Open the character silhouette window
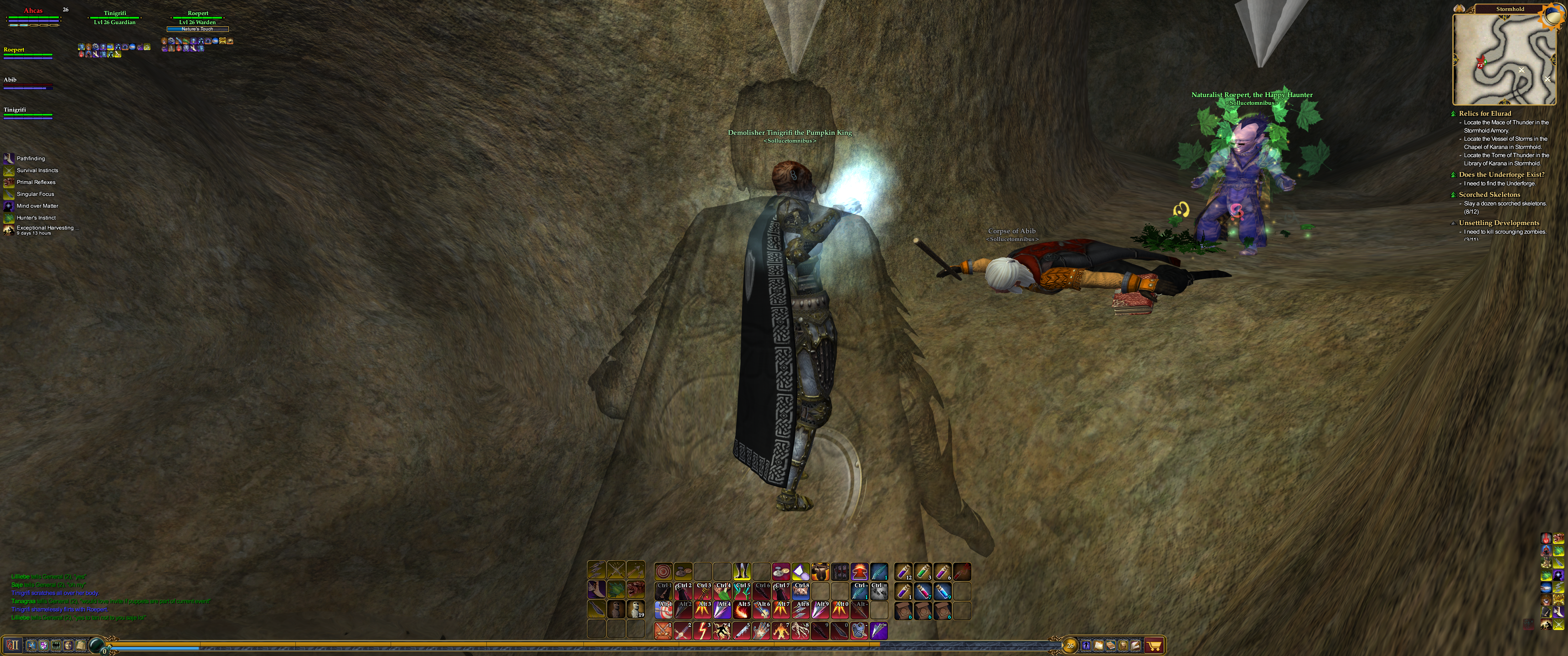 pos(1087,646)
